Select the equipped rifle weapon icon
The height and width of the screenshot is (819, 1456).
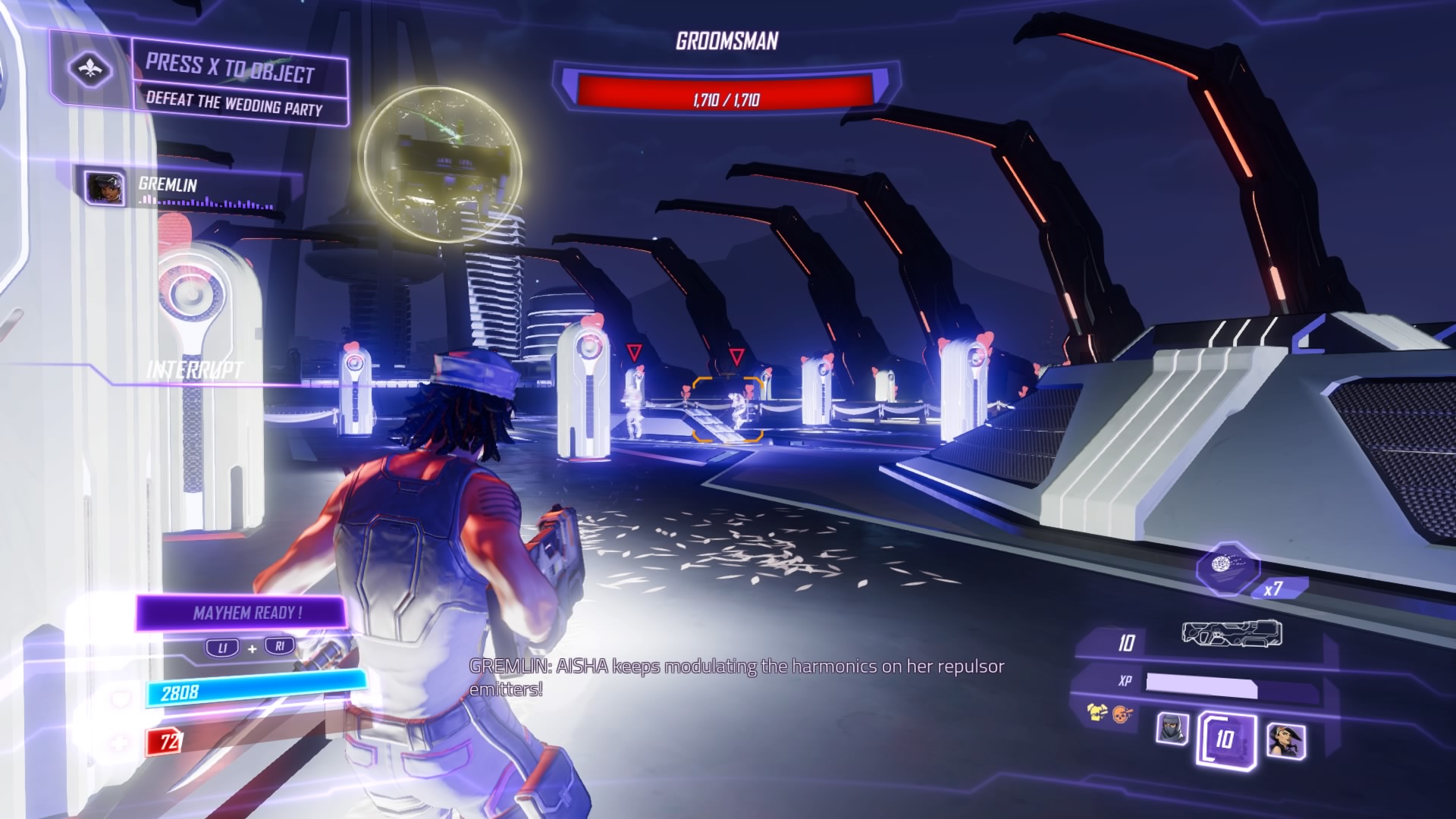[x=1232, y=634]
